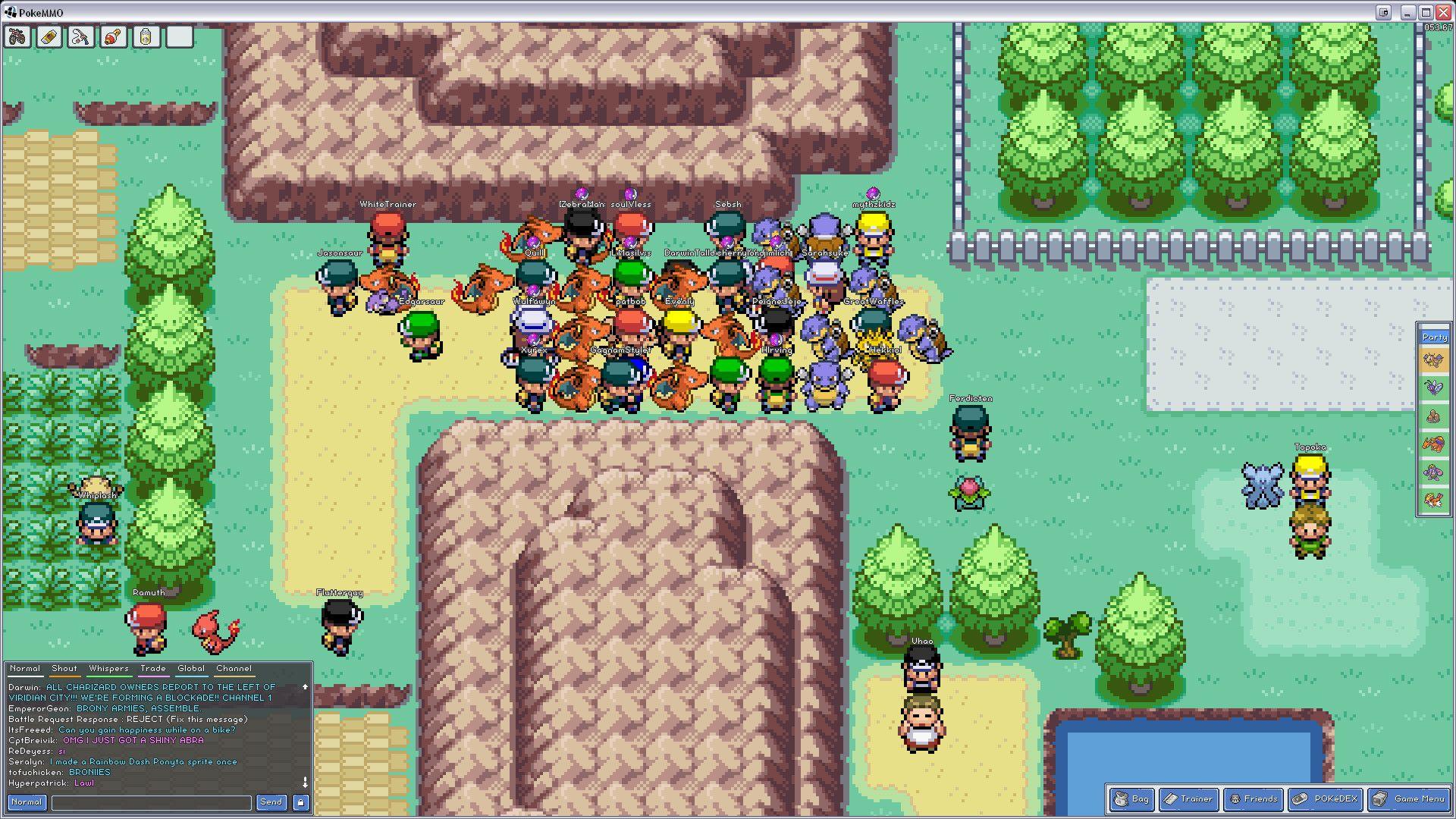Viewport: 1456px width, 819px height.
Task: Select Charizard in the Party panel
Action: click(x=1434, y=442)
